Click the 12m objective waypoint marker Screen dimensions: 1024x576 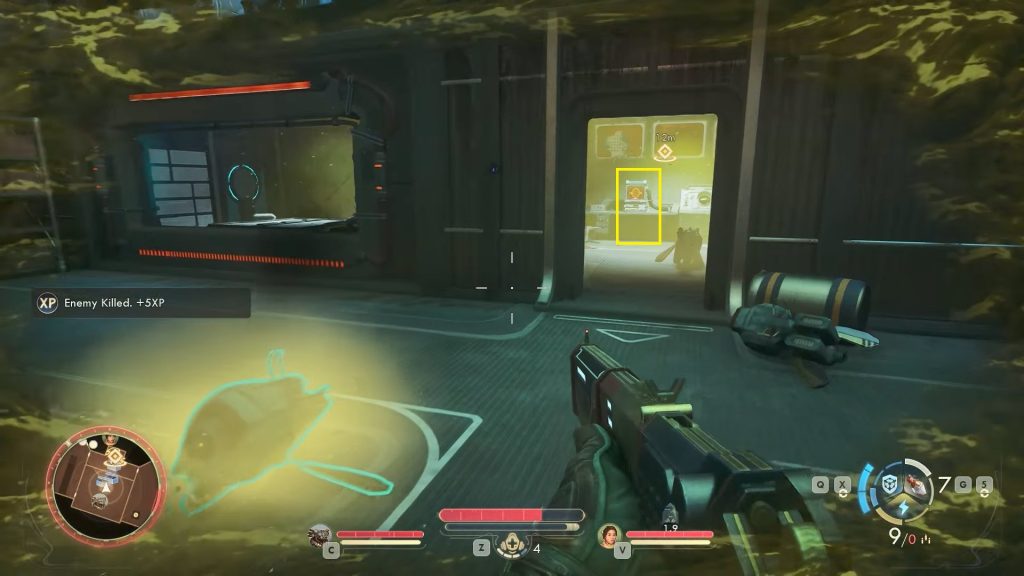662,151
